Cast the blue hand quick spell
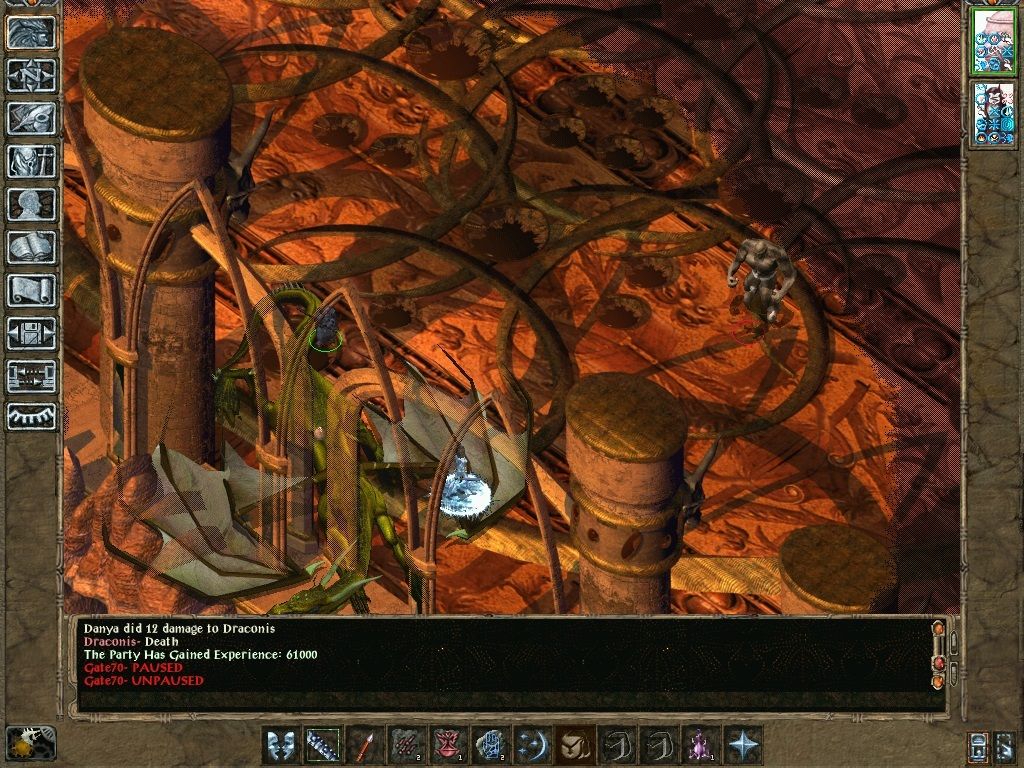 (x=491, y=745)
